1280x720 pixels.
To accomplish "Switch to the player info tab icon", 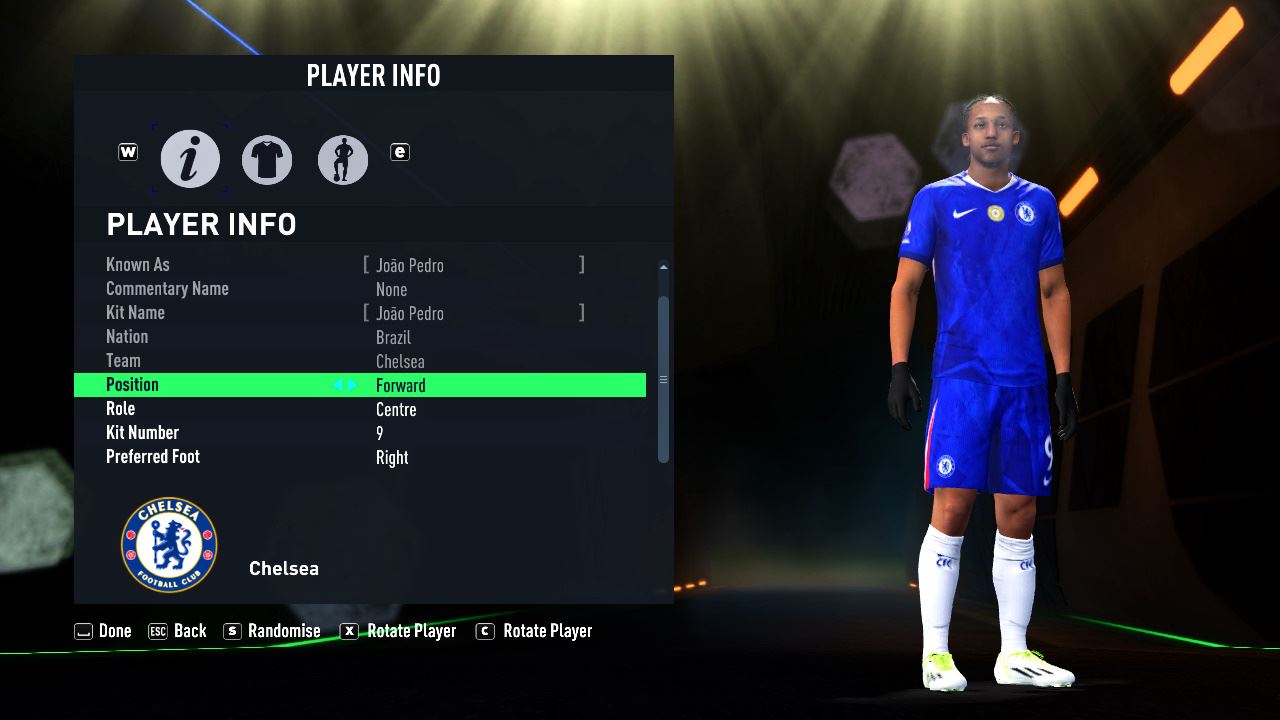I will tap(190, 159).
